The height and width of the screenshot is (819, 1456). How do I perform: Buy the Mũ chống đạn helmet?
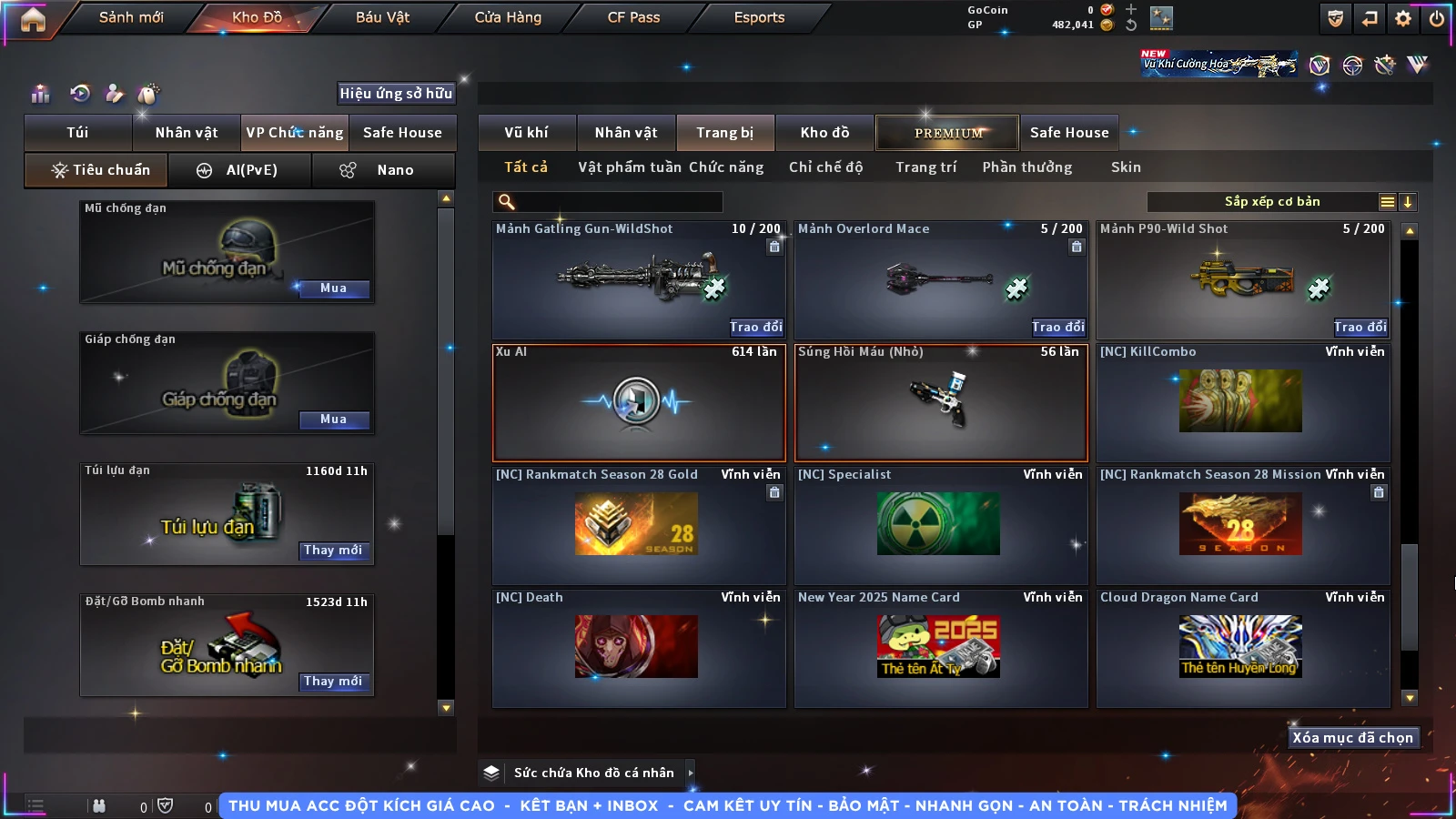[x=333, y=288]
